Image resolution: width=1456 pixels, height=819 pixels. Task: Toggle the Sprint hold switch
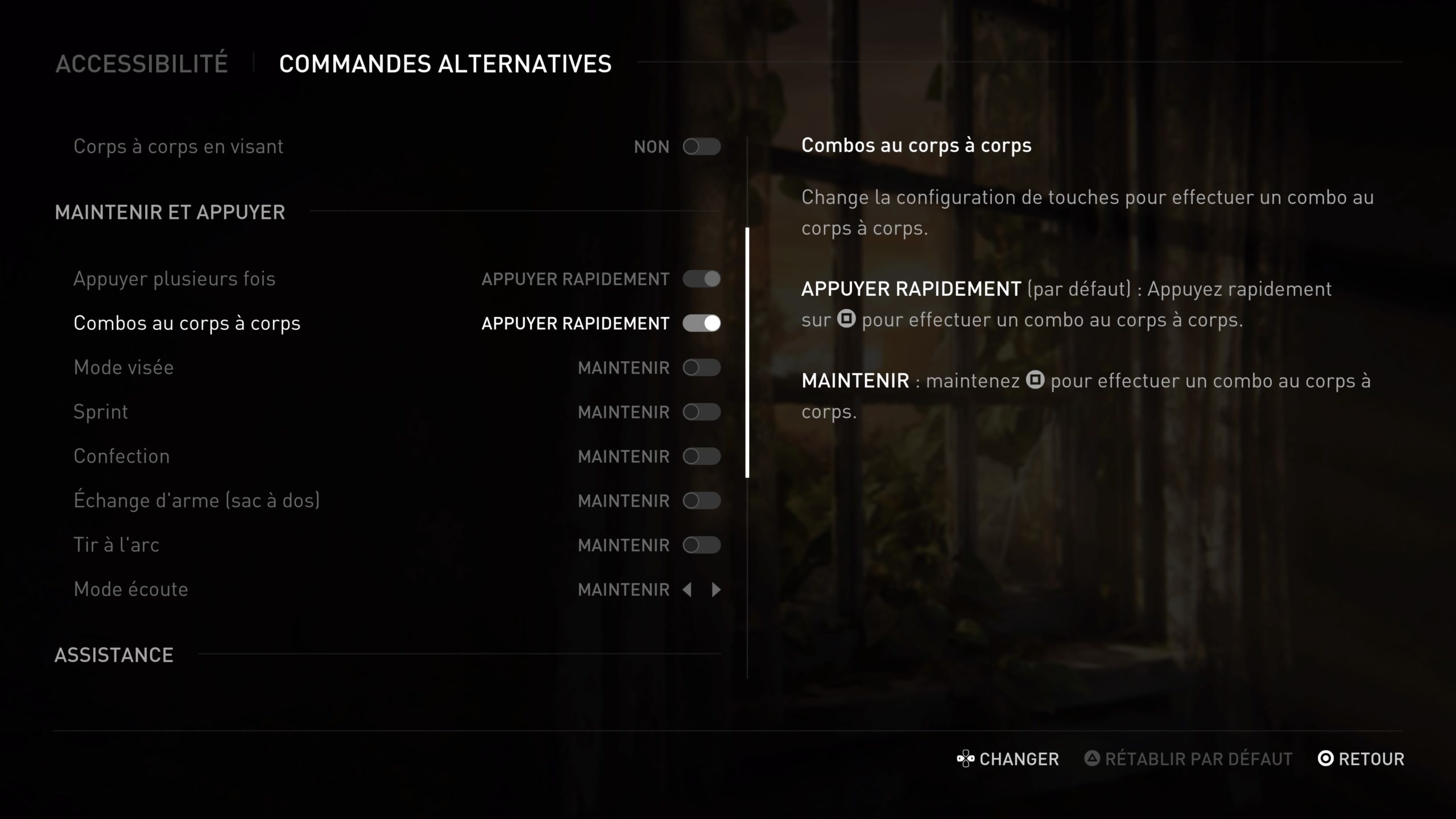pos(701,412)
